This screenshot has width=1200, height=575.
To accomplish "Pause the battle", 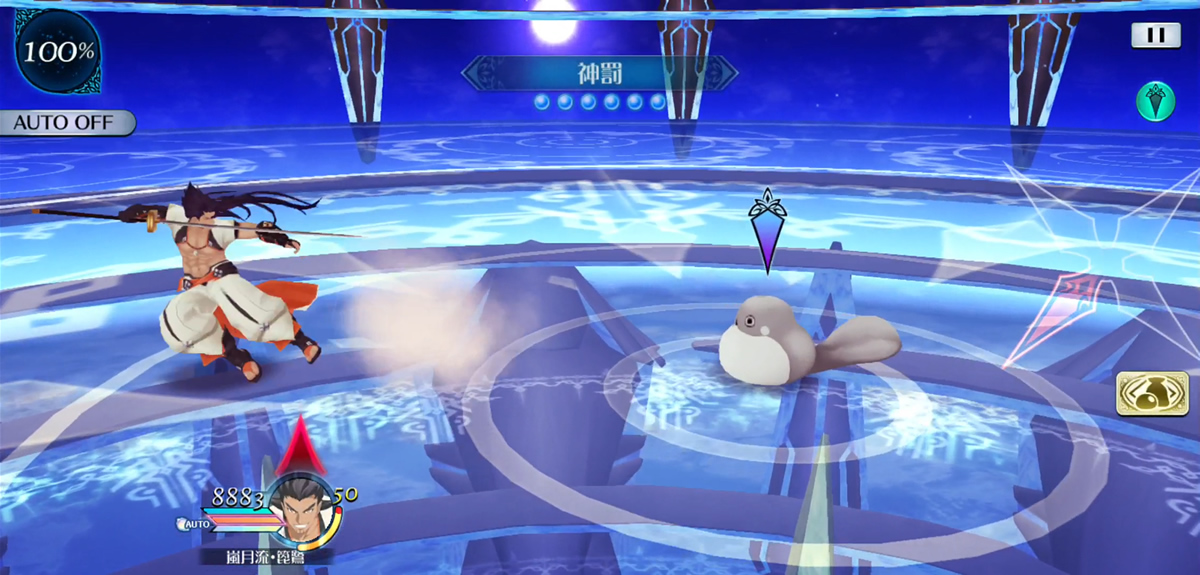I will point(1155,36).
